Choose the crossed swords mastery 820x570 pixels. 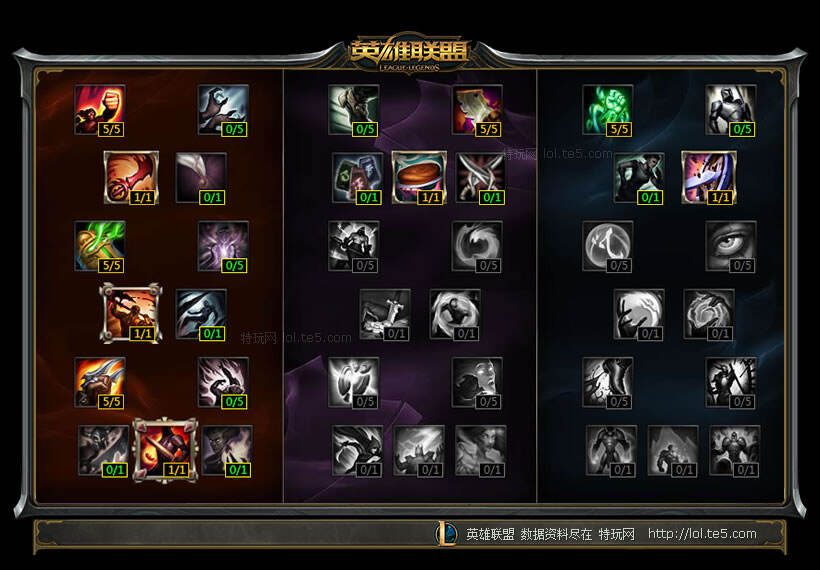point(480,177)
